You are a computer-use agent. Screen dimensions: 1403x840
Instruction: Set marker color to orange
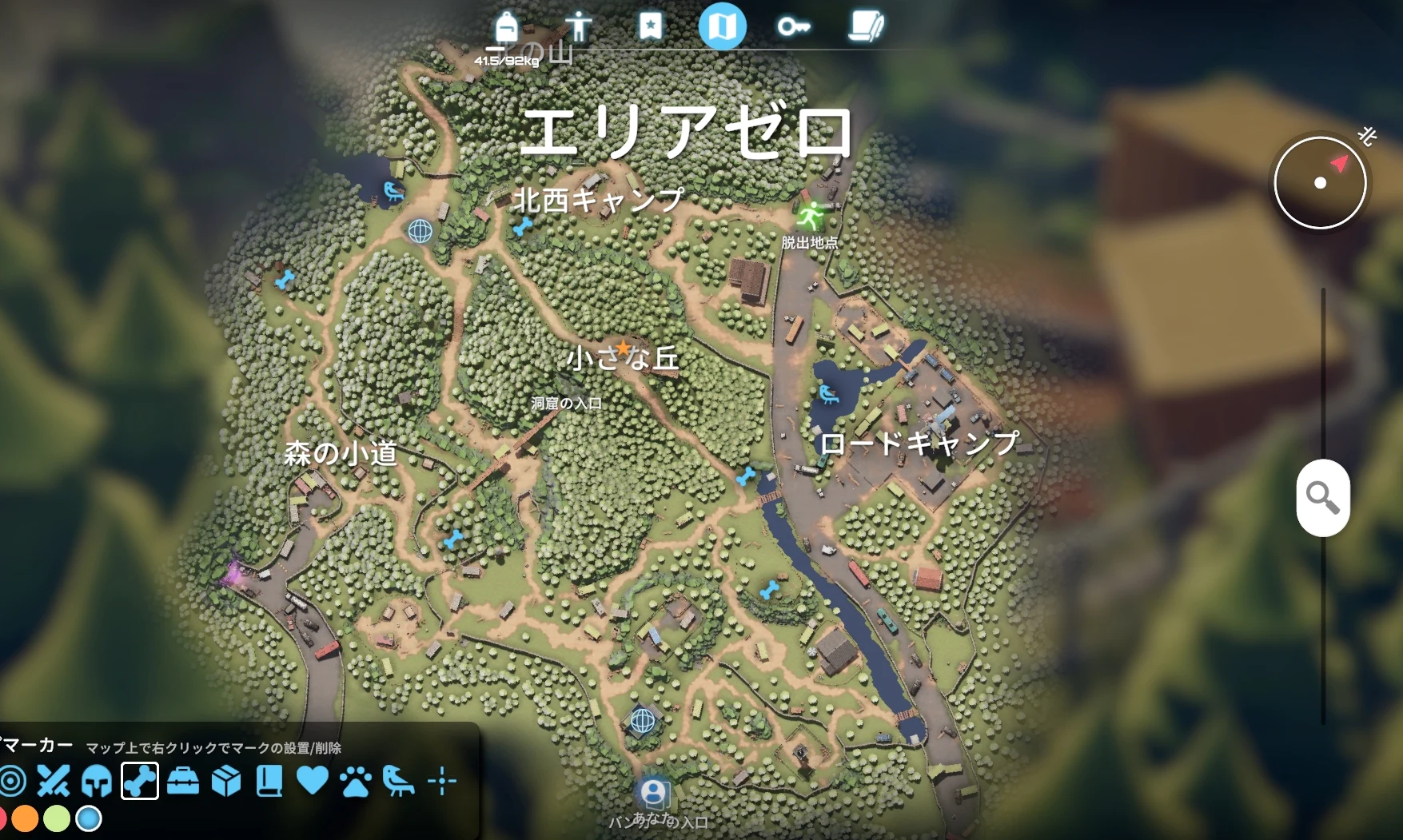click(x=25, y=819)
